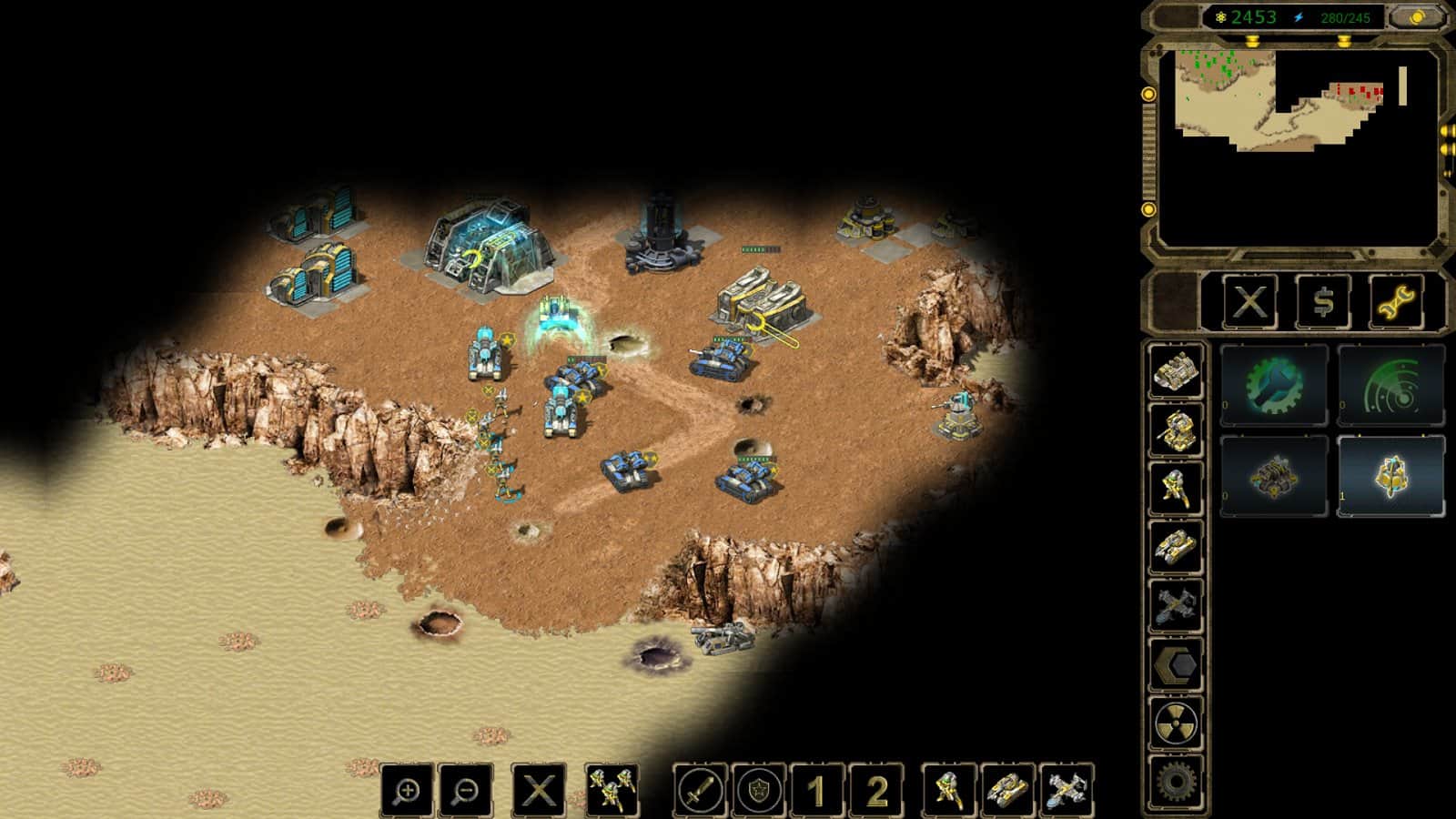Screen dimensions: 1456x819
Task: Open the defense turret construction tab
Action: pyautogui.click(x=1176, y=430)
